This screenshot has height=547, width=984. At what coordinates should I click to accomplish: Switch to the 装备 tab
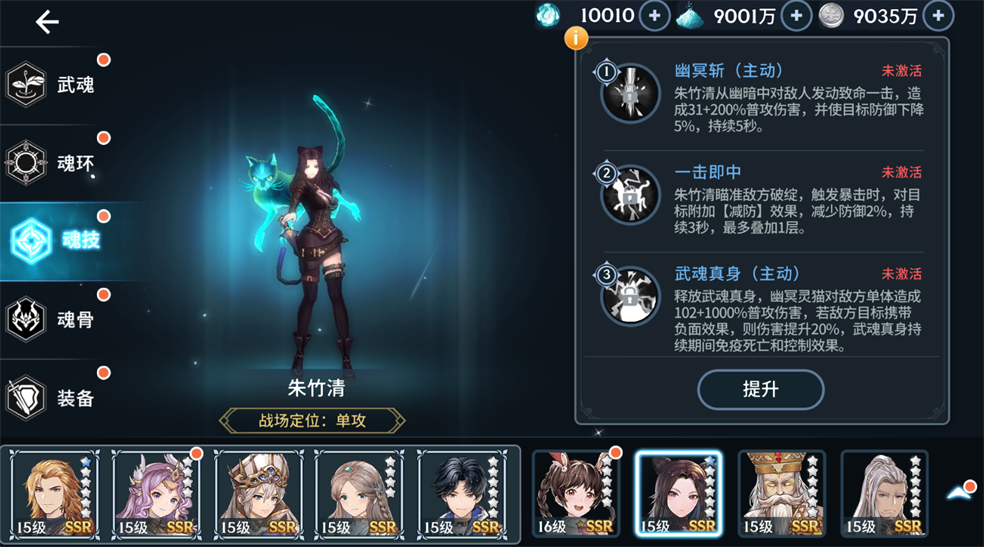pyautogui.click(x=55, y=398)
